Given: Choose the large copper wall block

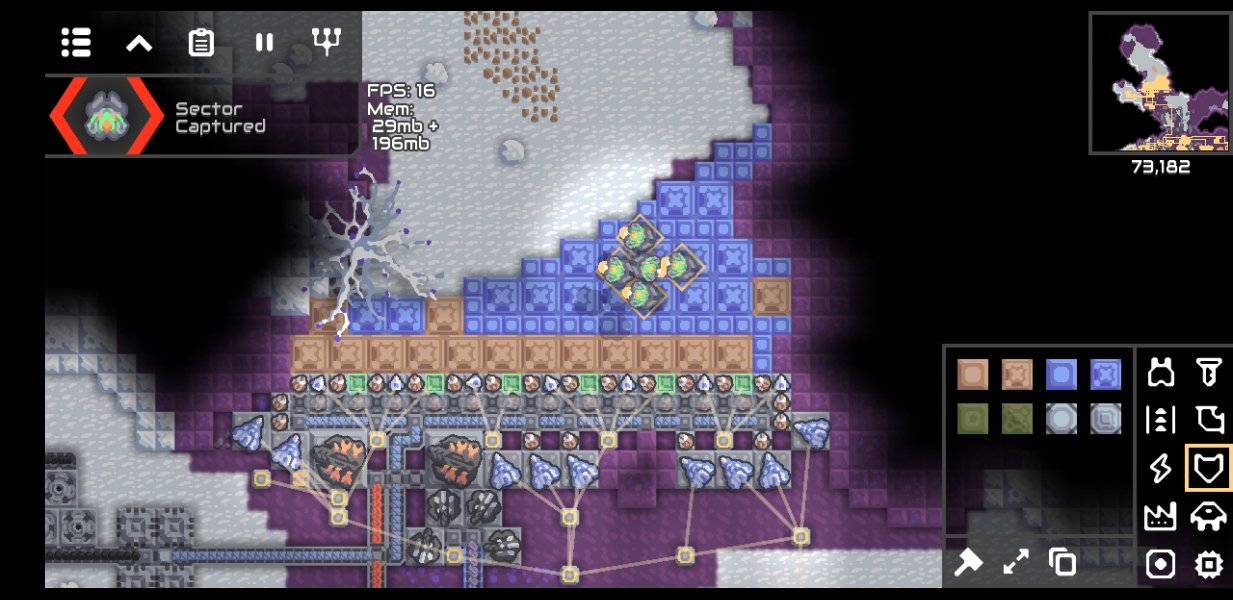Looking at the screenshot, I should point(1016,374).
